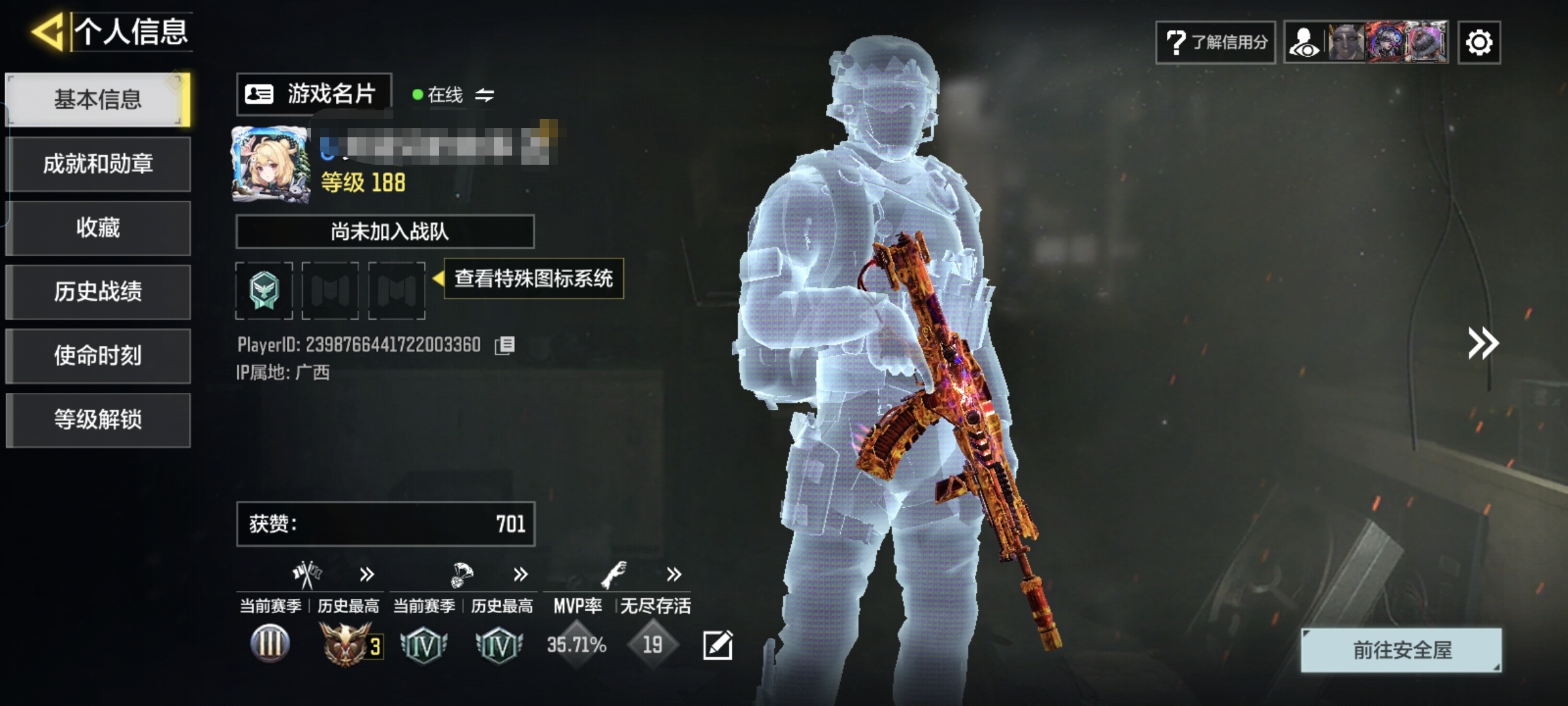Open the 游戏名片 card button
This screenshot has width=1568, height=706.
(x=314, y=94)
